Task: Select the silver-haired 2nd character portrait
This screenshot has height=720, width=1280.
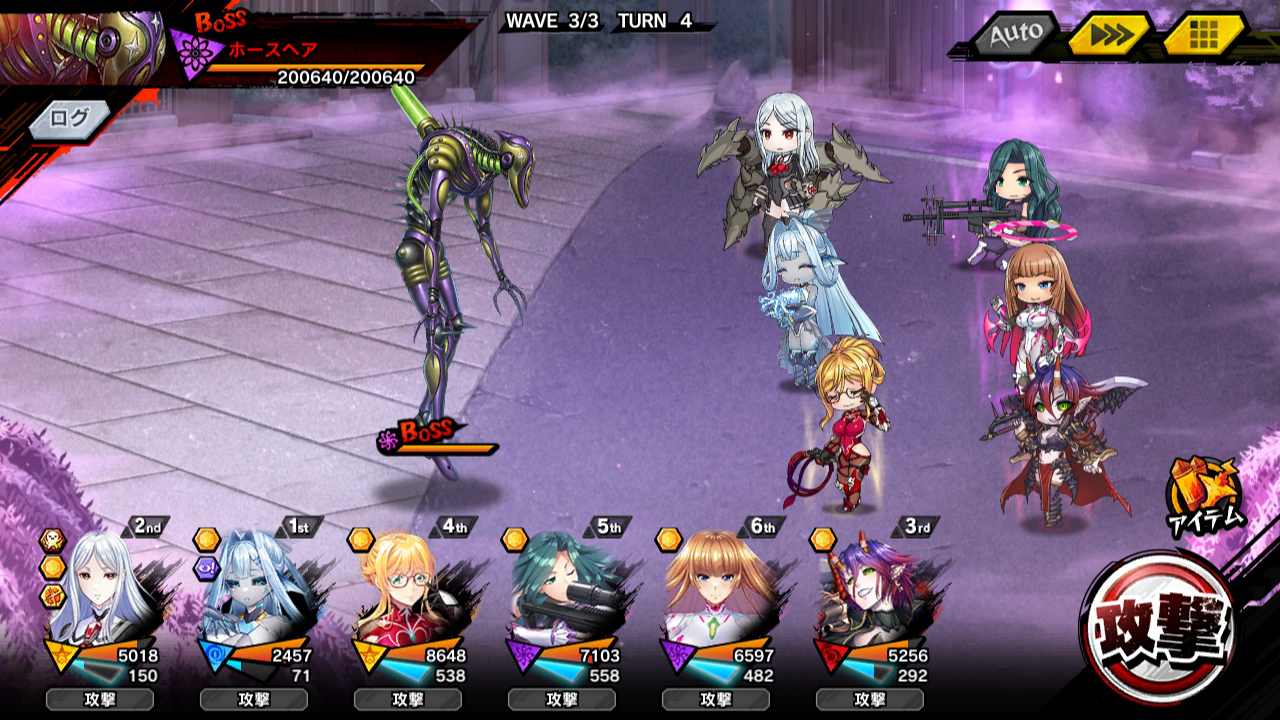Action: tap(105, 590)
